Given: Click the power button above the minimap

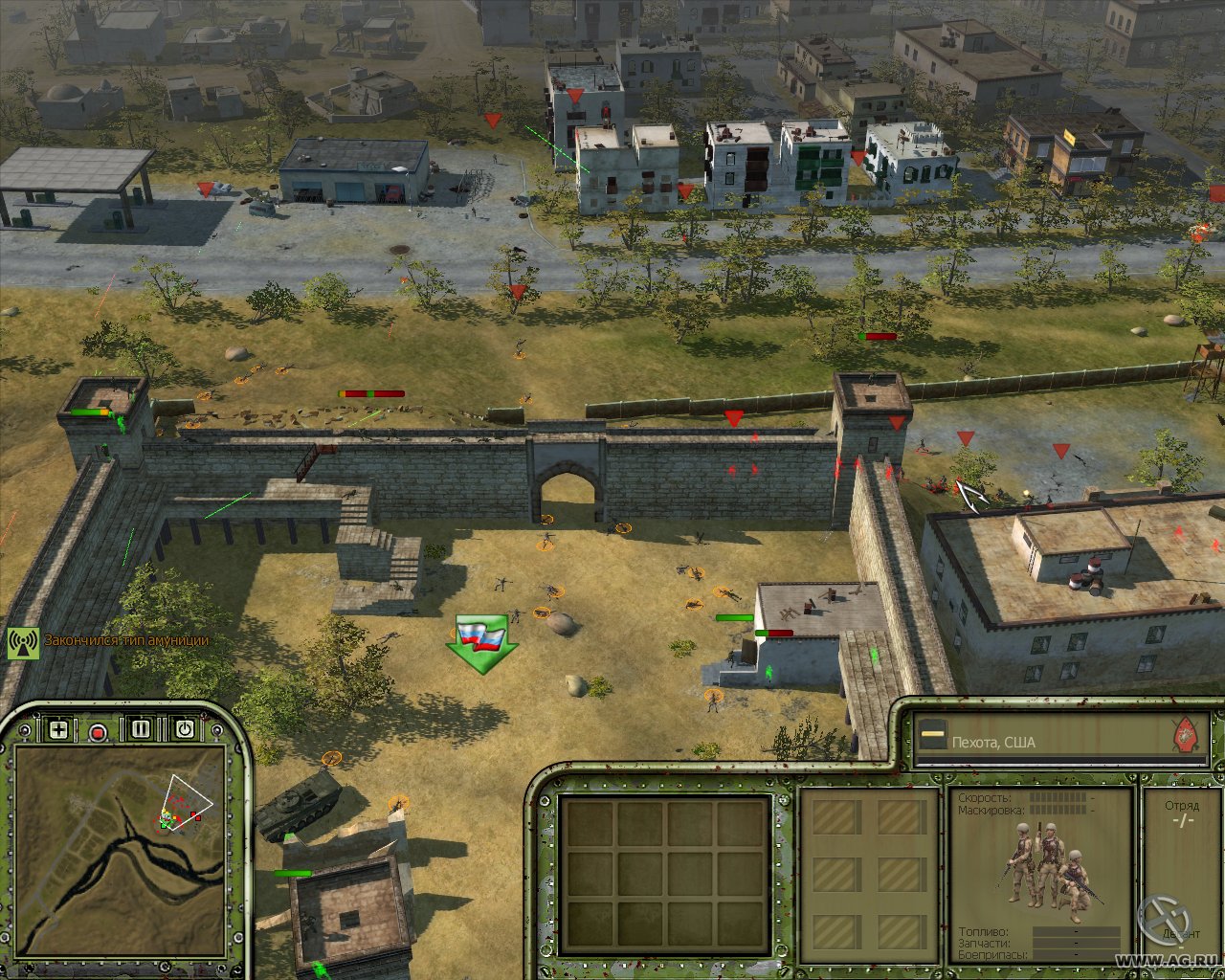Looking at the screenshot, I should pyautogui.click(x=185, y=729).
